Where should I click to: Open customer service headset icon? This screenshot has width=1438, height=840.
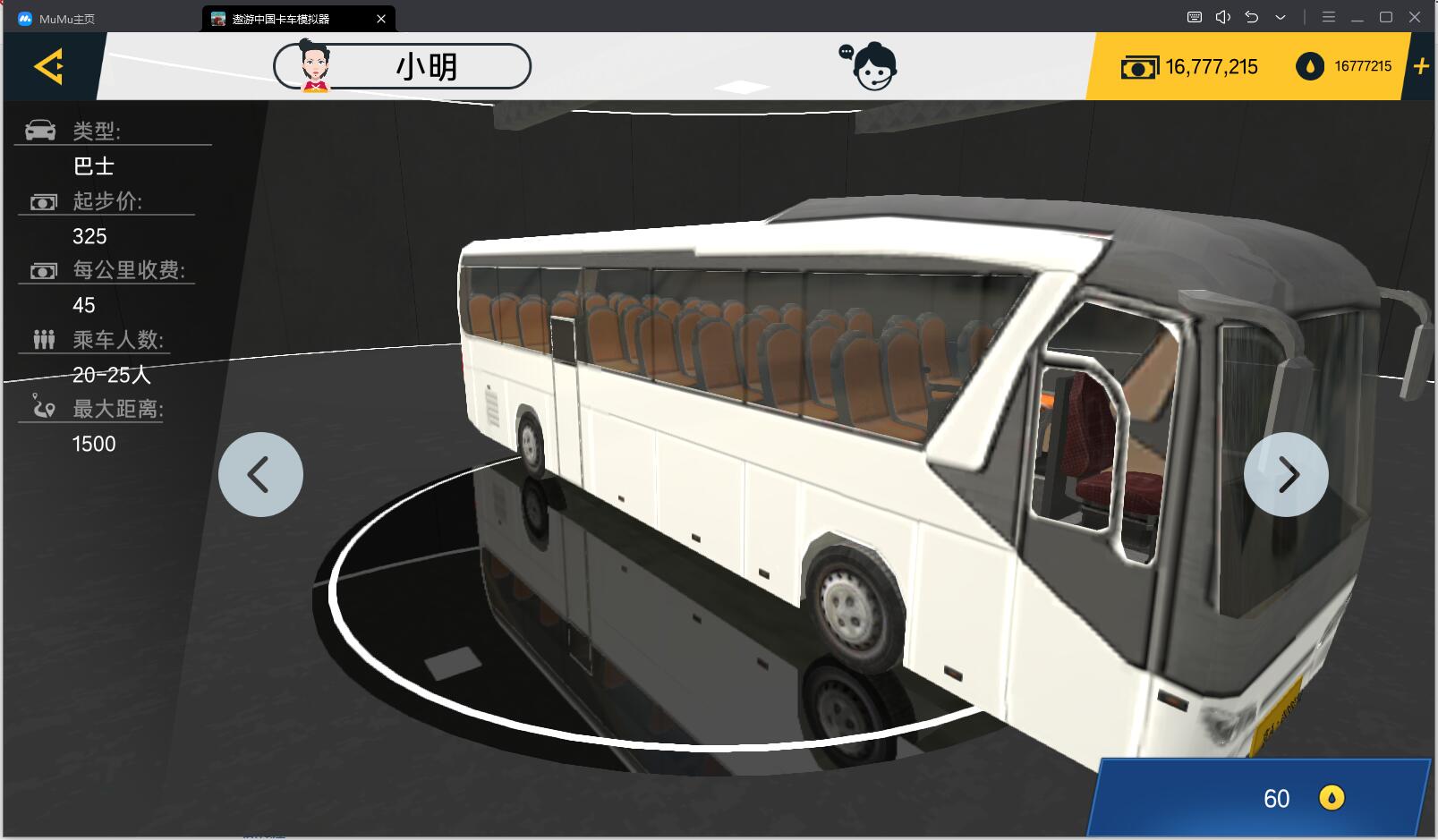870,66
